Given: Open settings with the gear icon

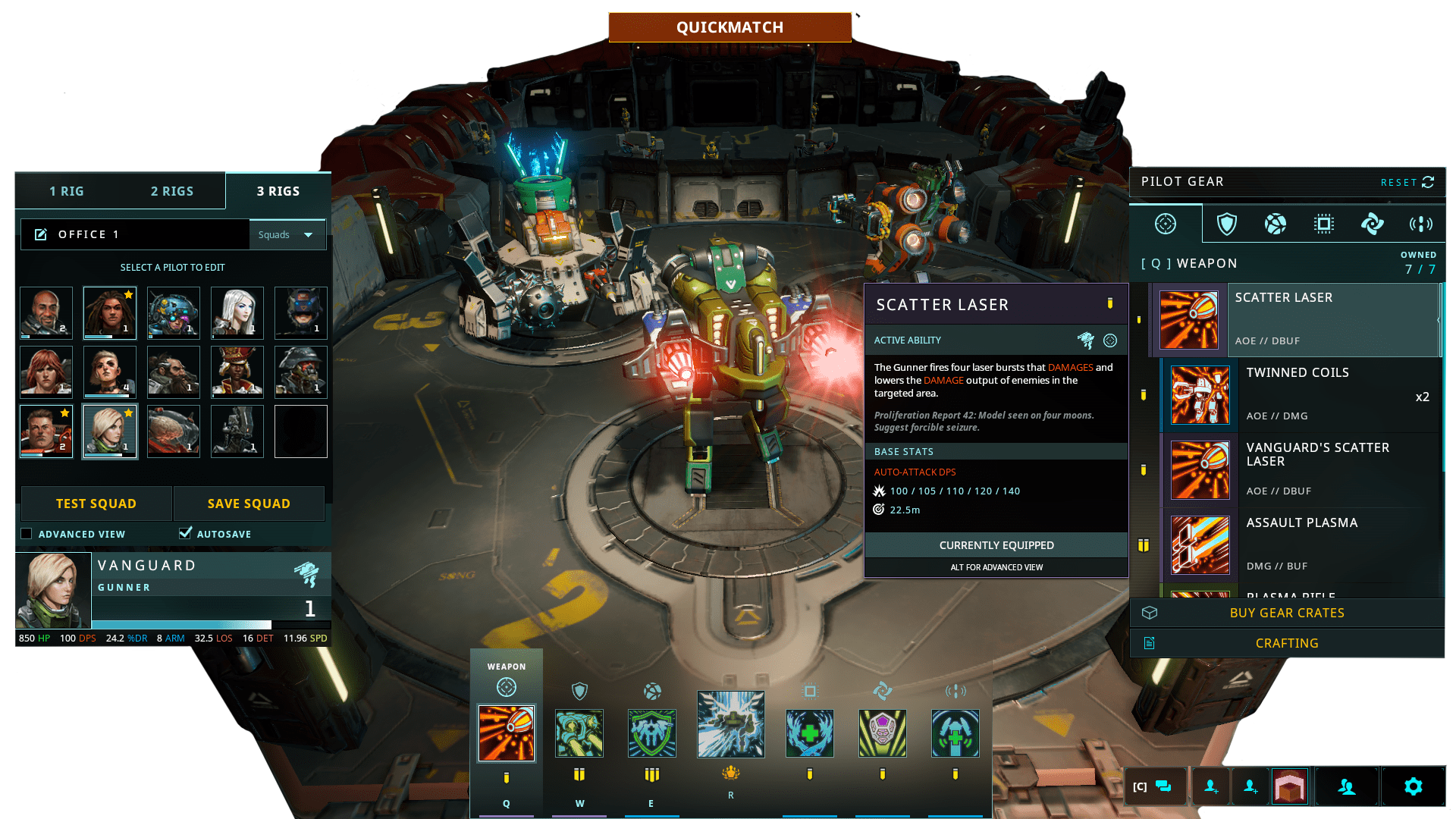Looking at the screenshot, I should click(x=1413, y=786).
